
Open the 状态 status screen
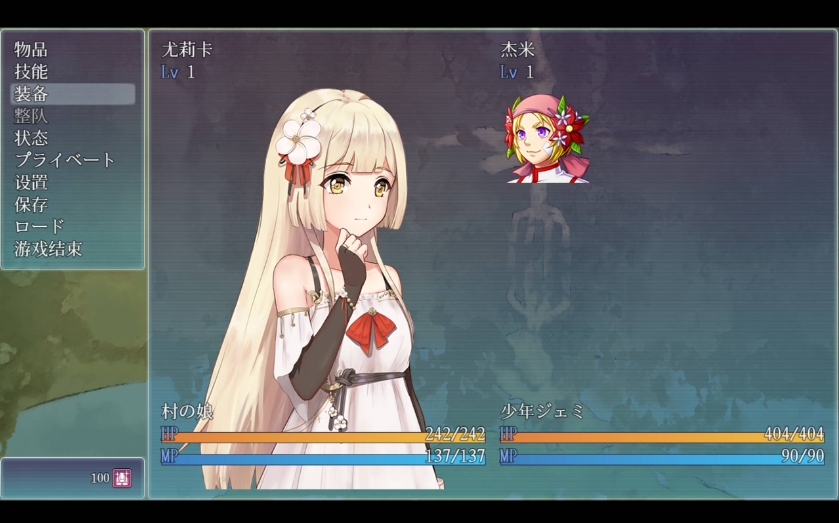coord(32,138)
